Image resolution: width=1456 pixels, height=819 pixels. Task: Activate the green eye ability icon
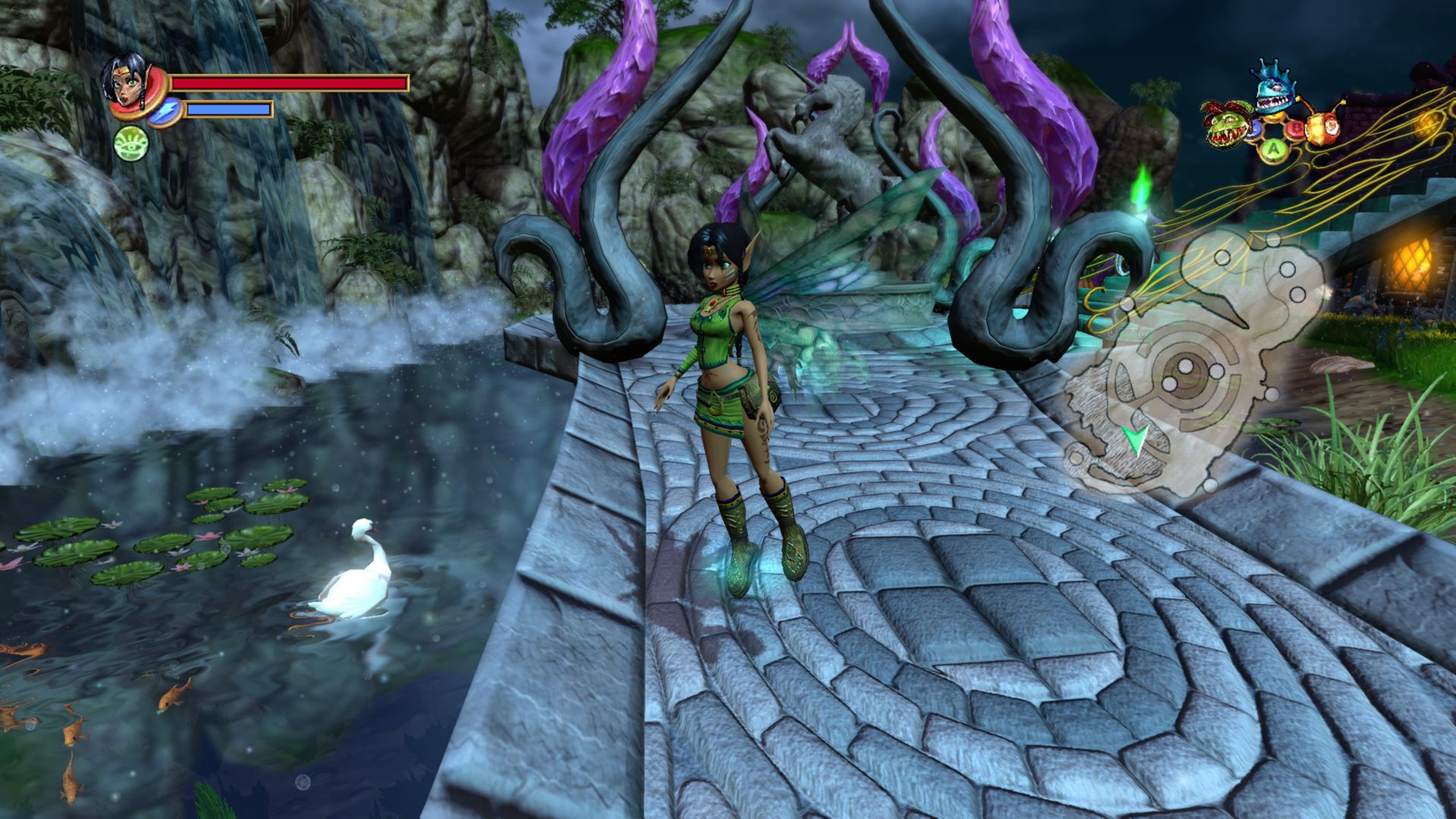tap(130, 143)
